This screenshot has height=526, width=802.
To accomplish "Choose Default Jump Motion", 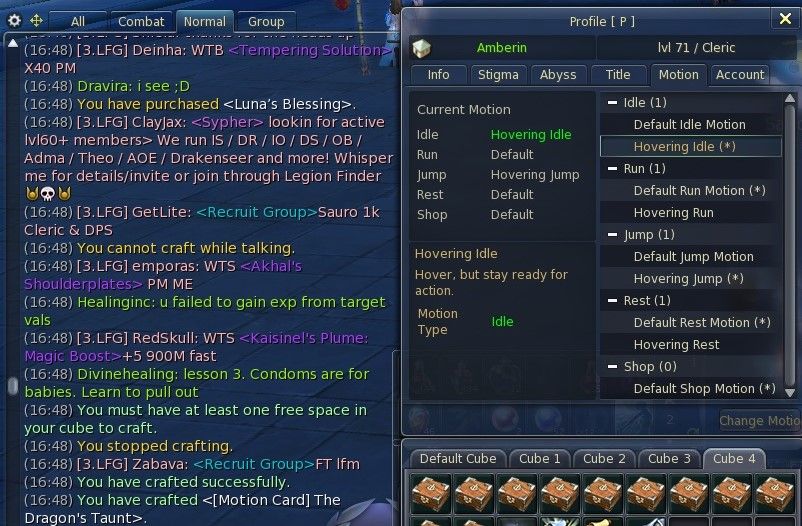I will coord(693,257).
